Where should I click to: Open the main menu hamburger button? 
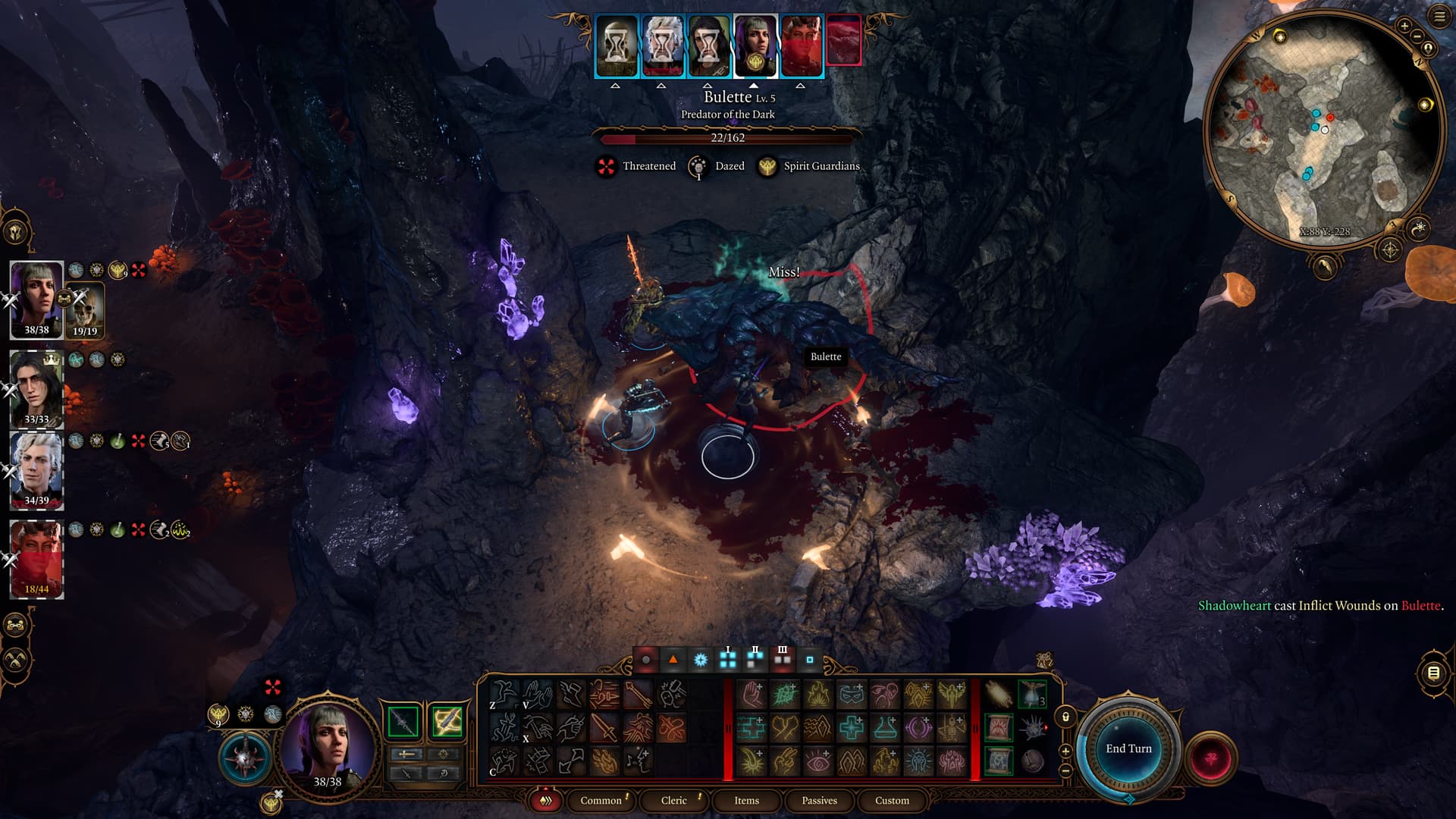click(x=1439, y=16)
